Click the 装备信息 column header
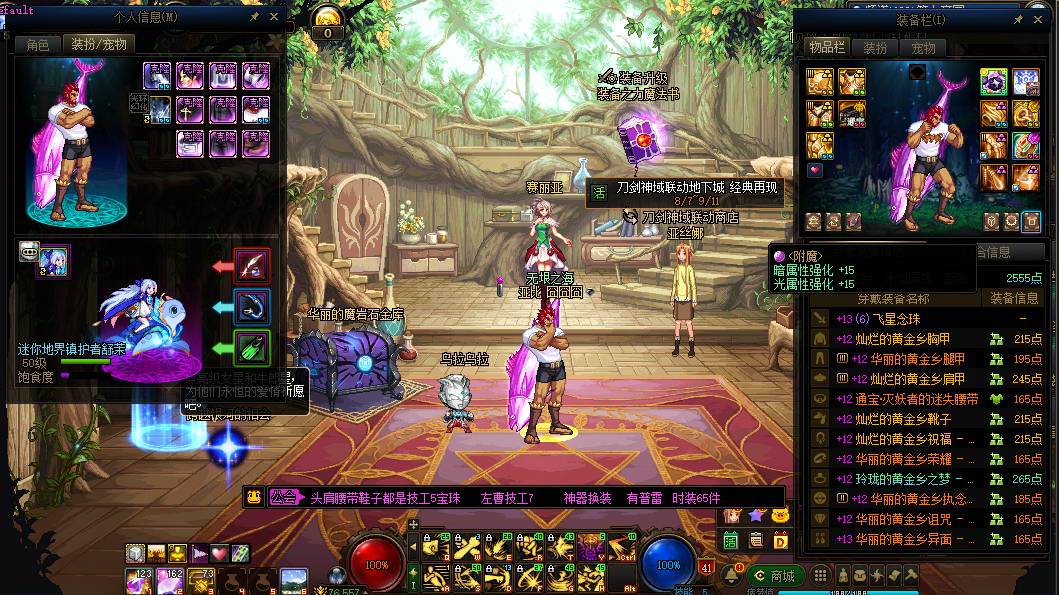The image size is (1059, 595). click(1014, 298)
